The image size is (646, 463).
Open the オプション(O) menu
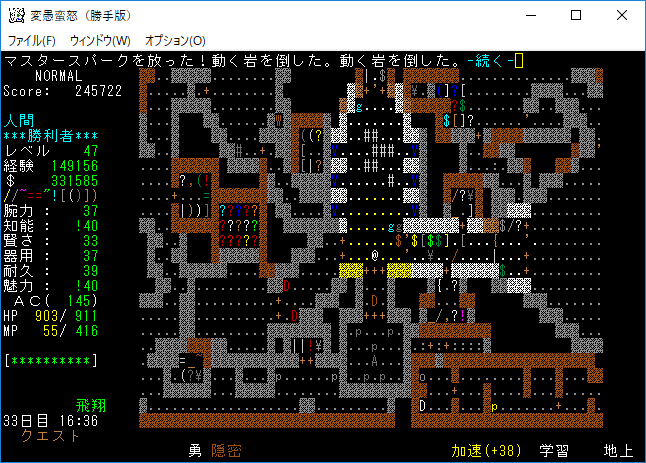(175, 40)
